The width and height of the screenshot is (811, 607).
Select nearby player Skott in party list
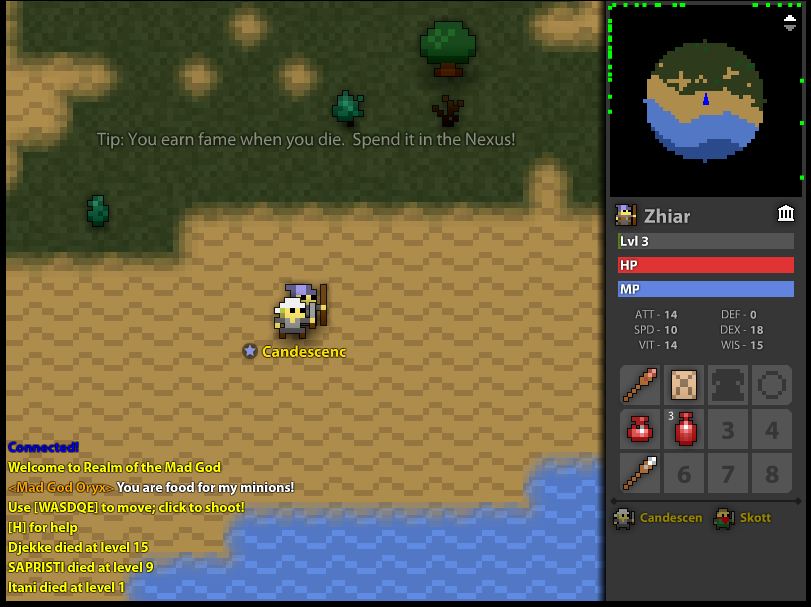tap(743, 518)
